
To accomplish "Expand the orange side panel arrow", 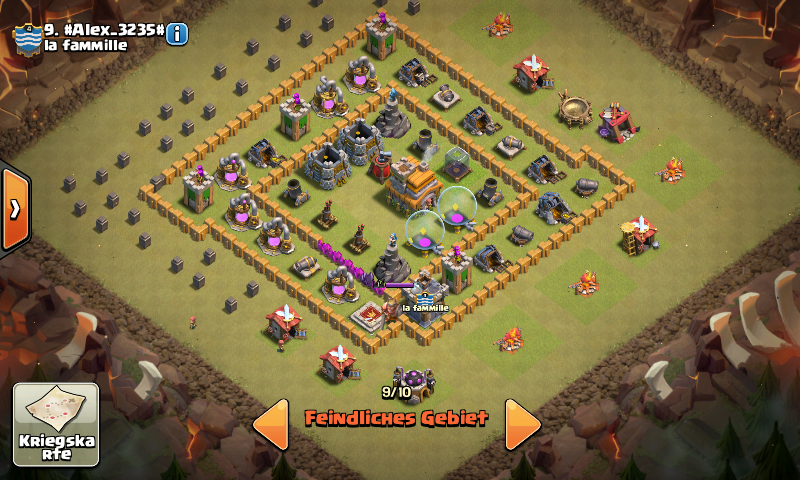I will coord(15,209).
